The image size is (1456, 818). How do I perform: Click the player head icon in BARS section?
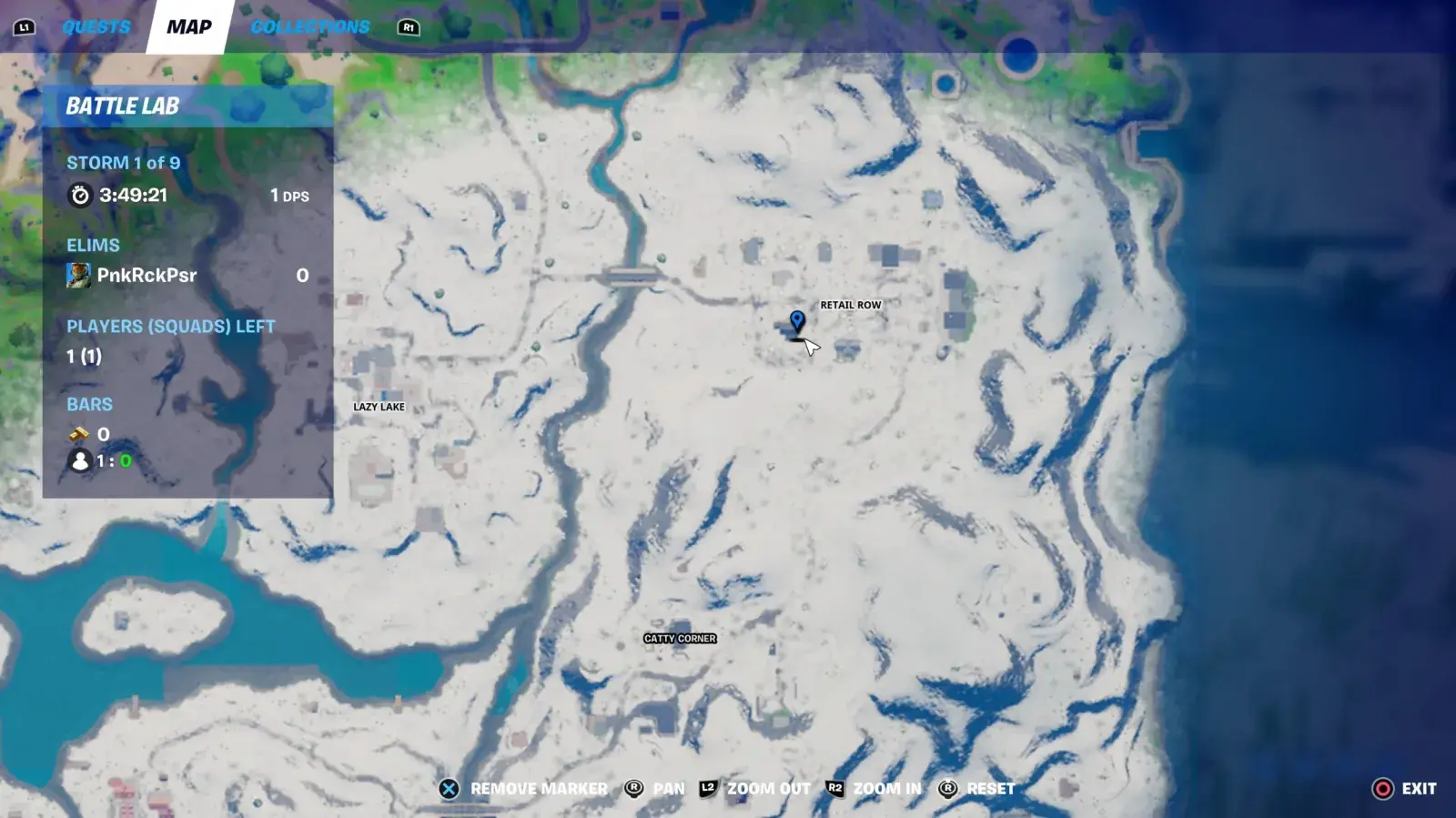[79, 461]
